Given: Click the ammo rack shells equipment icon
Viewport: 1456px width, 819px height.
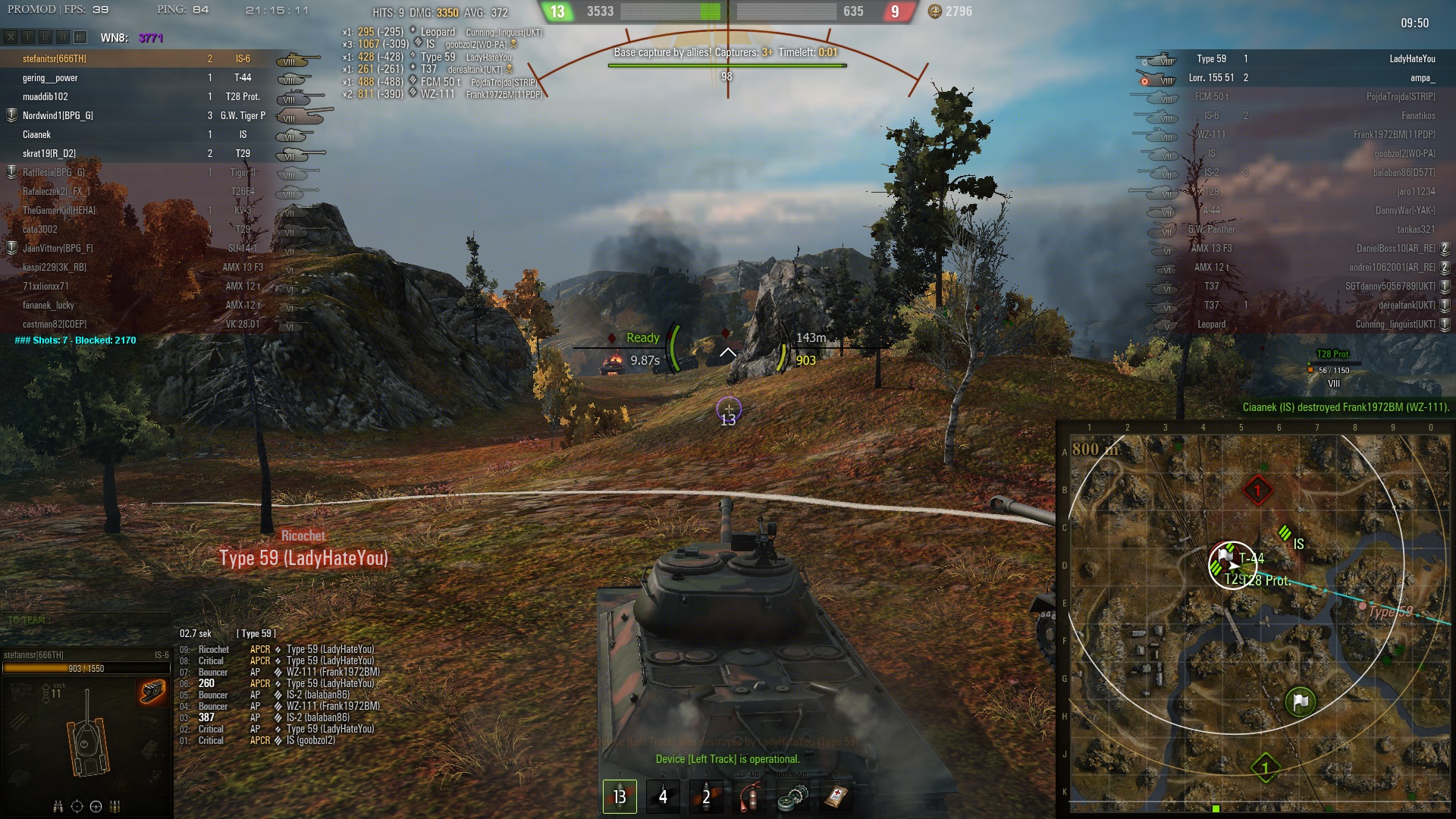Looking at the screenshot, I should (115, 806).
